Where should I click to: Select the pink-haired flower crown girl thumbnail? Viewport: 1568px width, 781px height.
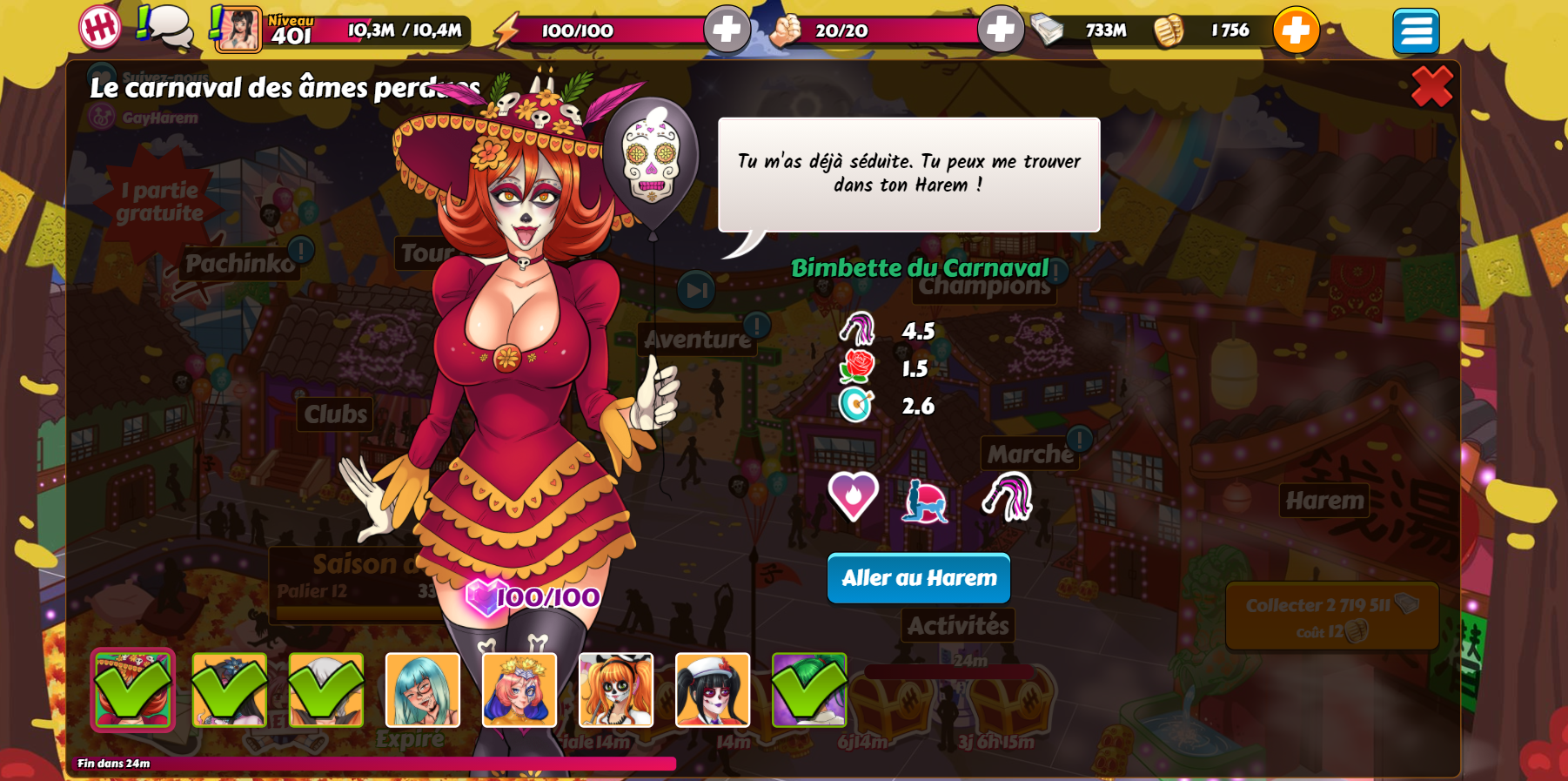tap(519, 690)
